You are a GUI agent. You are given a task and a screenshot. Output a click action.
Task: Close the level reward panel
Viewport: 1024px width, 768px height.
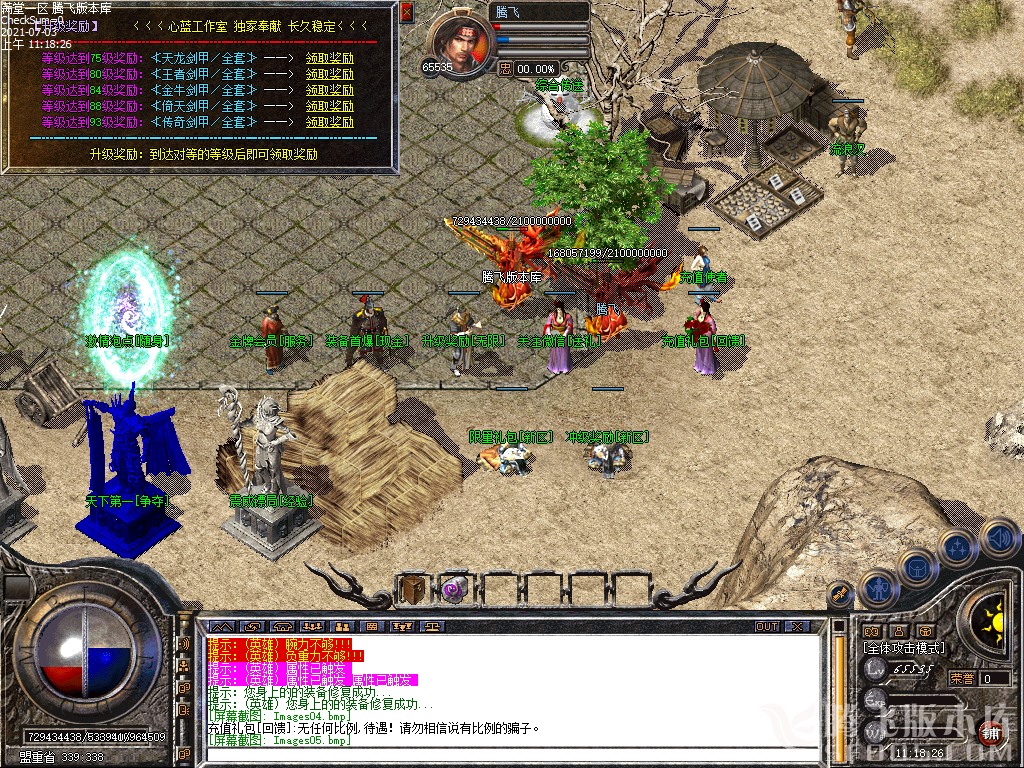click(406, 12)
